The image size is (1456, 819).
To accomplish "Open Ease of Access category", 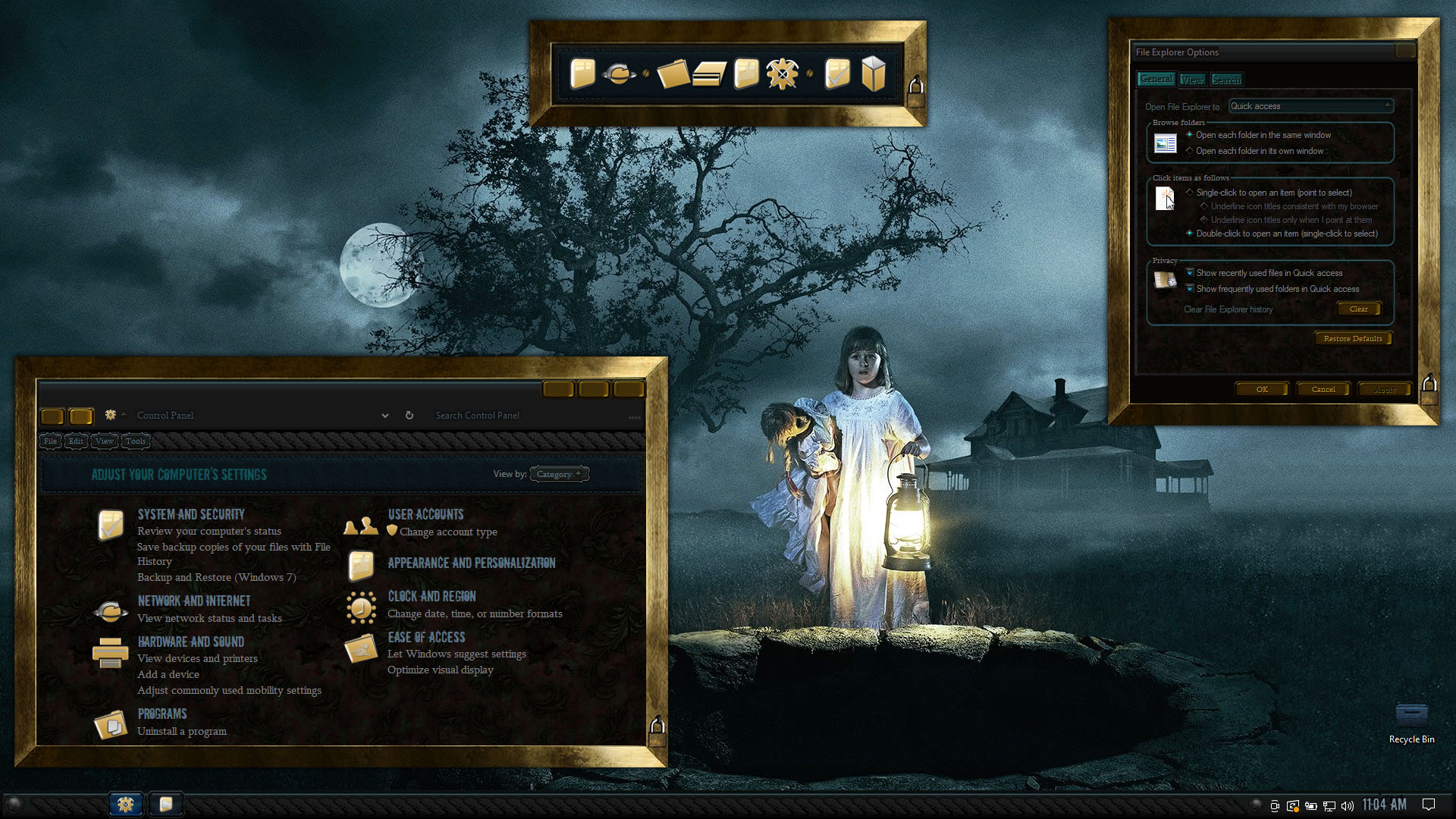I will click(426, 637).
